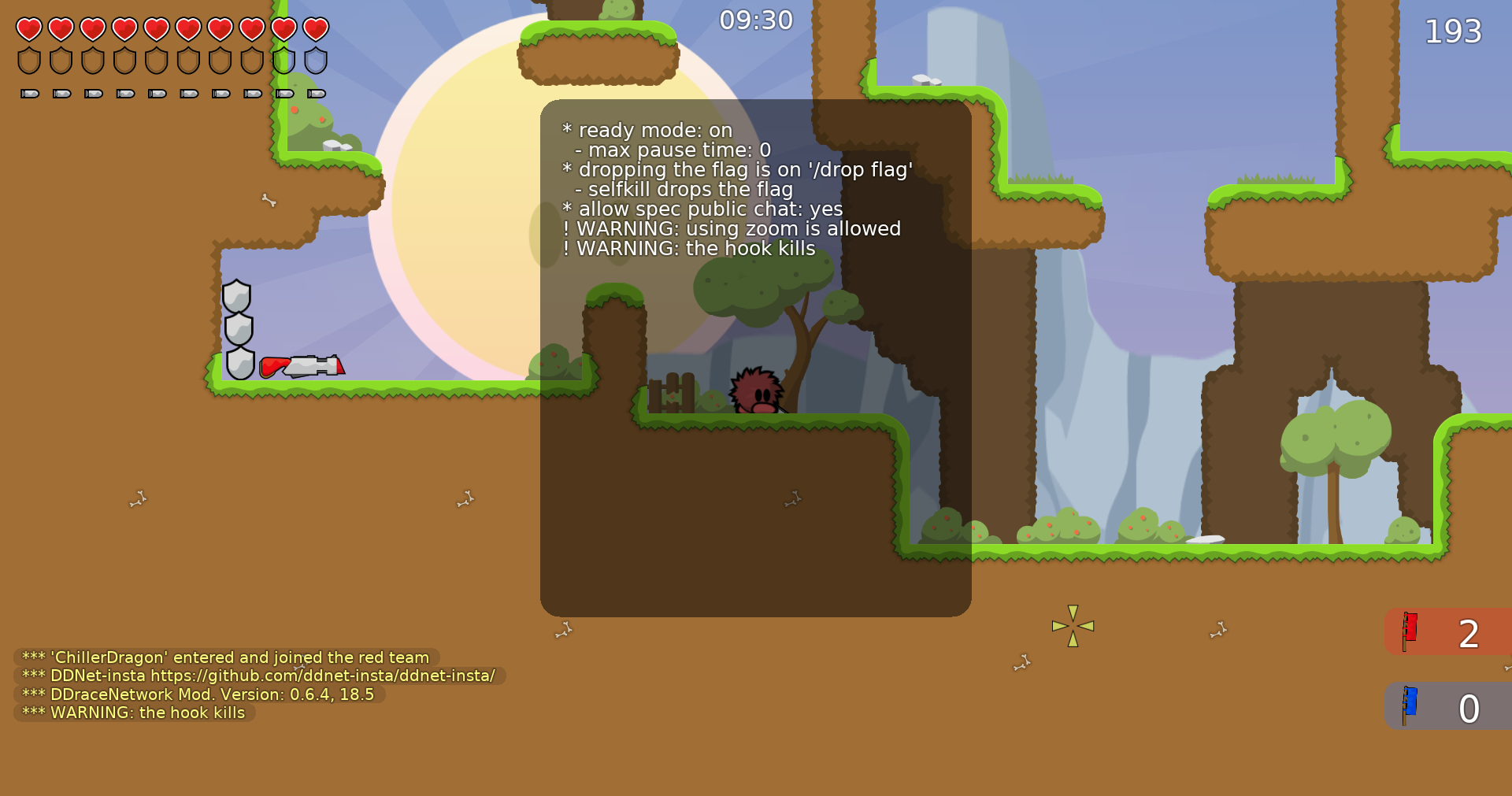Open the DDNet-insta GitHub link in chat

coord(258,676)
